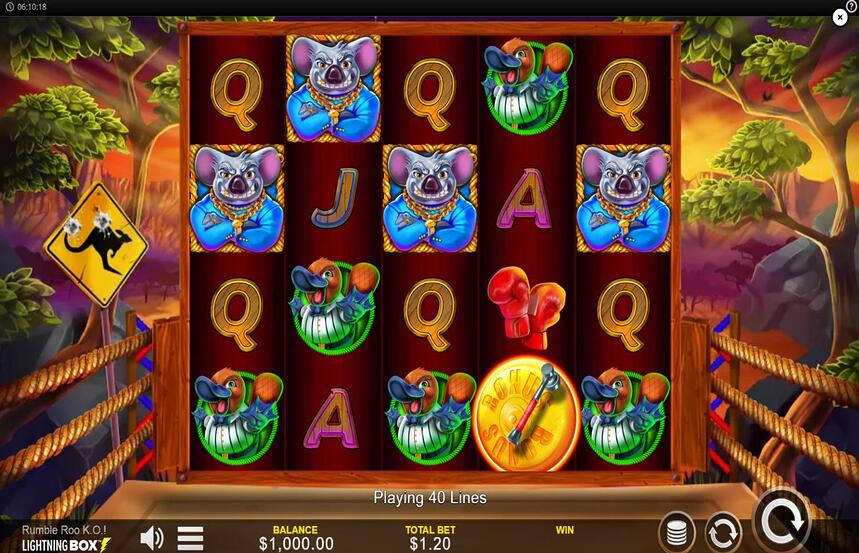Image resolution: width=859 pixels, height=553 pixels.
Task: Close the game with the white X button
Action: click(840, 17)
